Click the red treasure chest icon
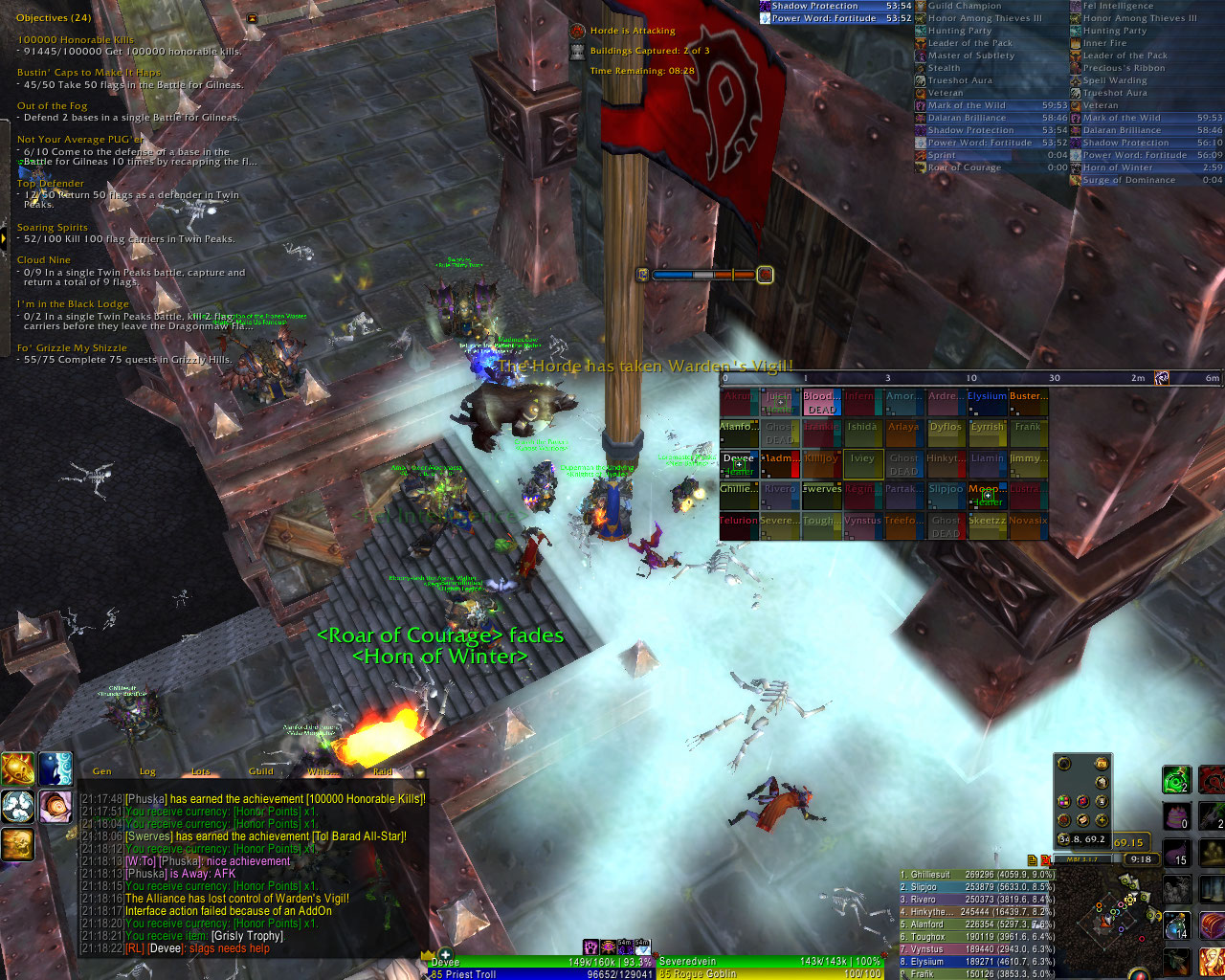1225x980 pixels. tap(1212, 926)
